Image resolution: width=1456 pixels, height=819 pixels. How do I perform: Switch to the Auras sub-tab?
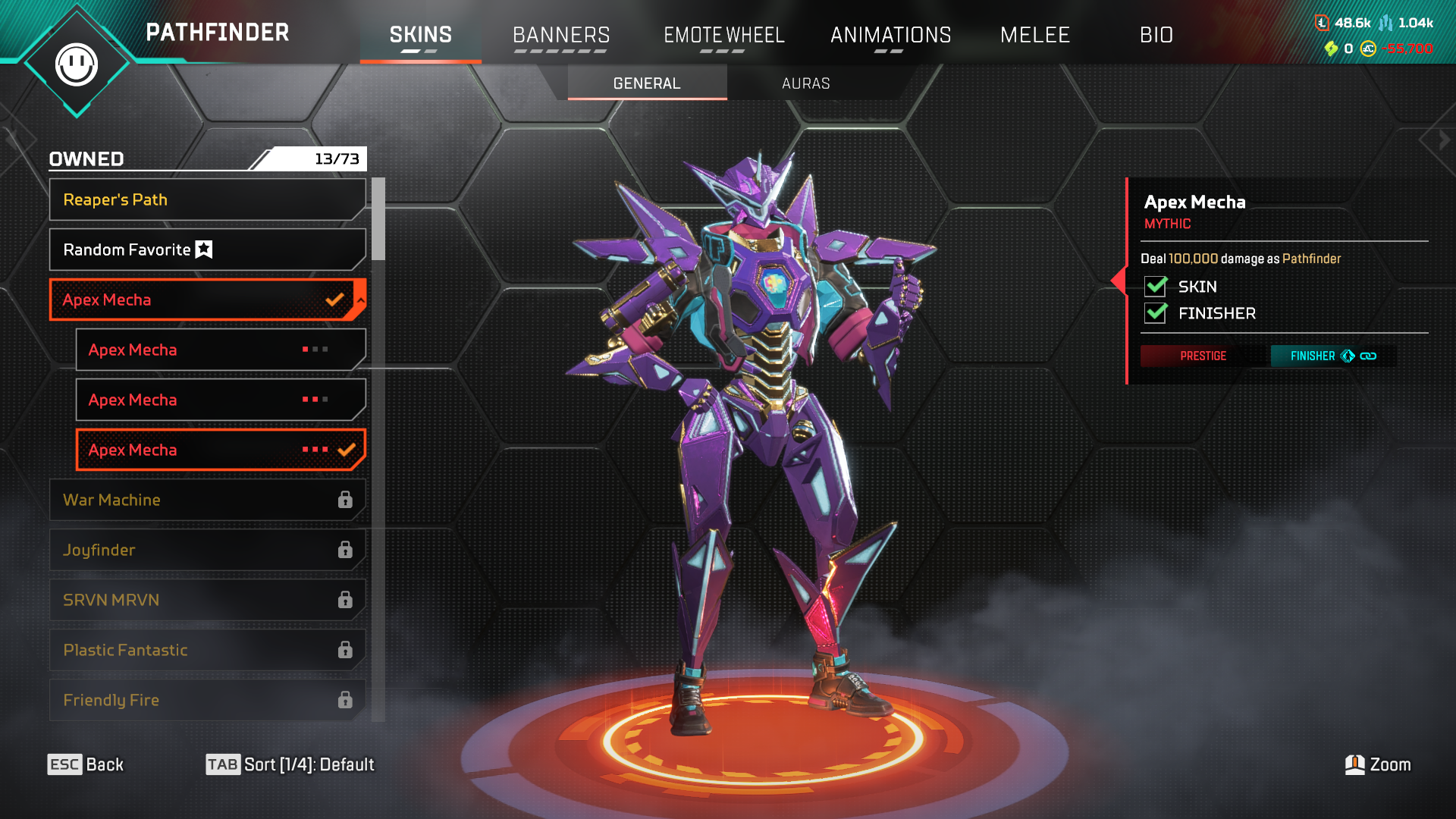[x=805, y=83]
